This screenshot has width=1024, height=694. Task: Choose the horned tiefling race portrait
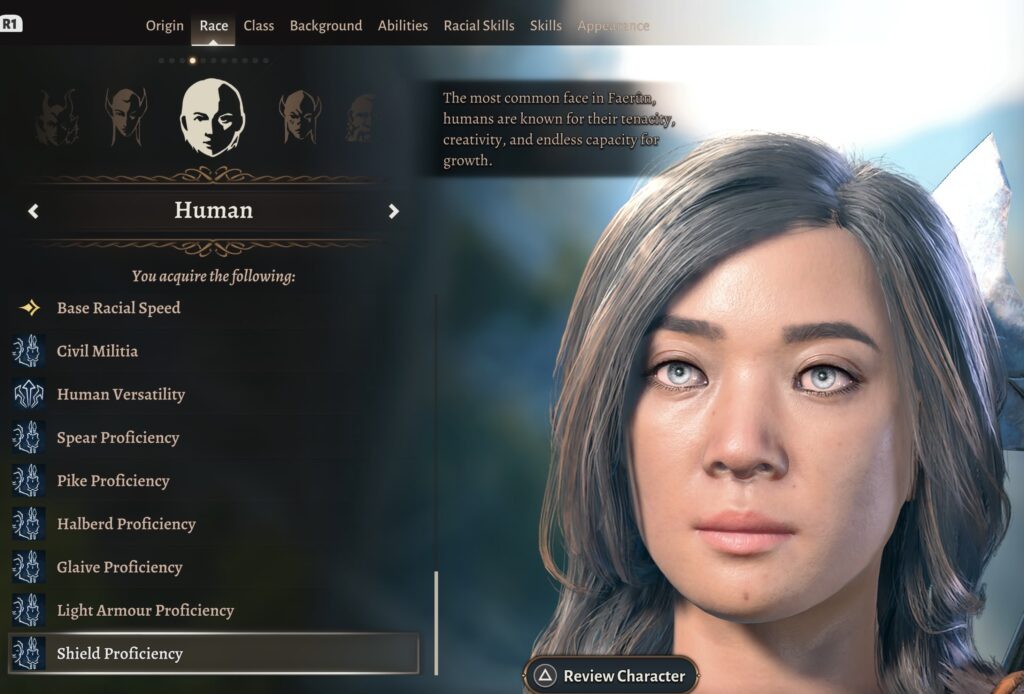56,117
